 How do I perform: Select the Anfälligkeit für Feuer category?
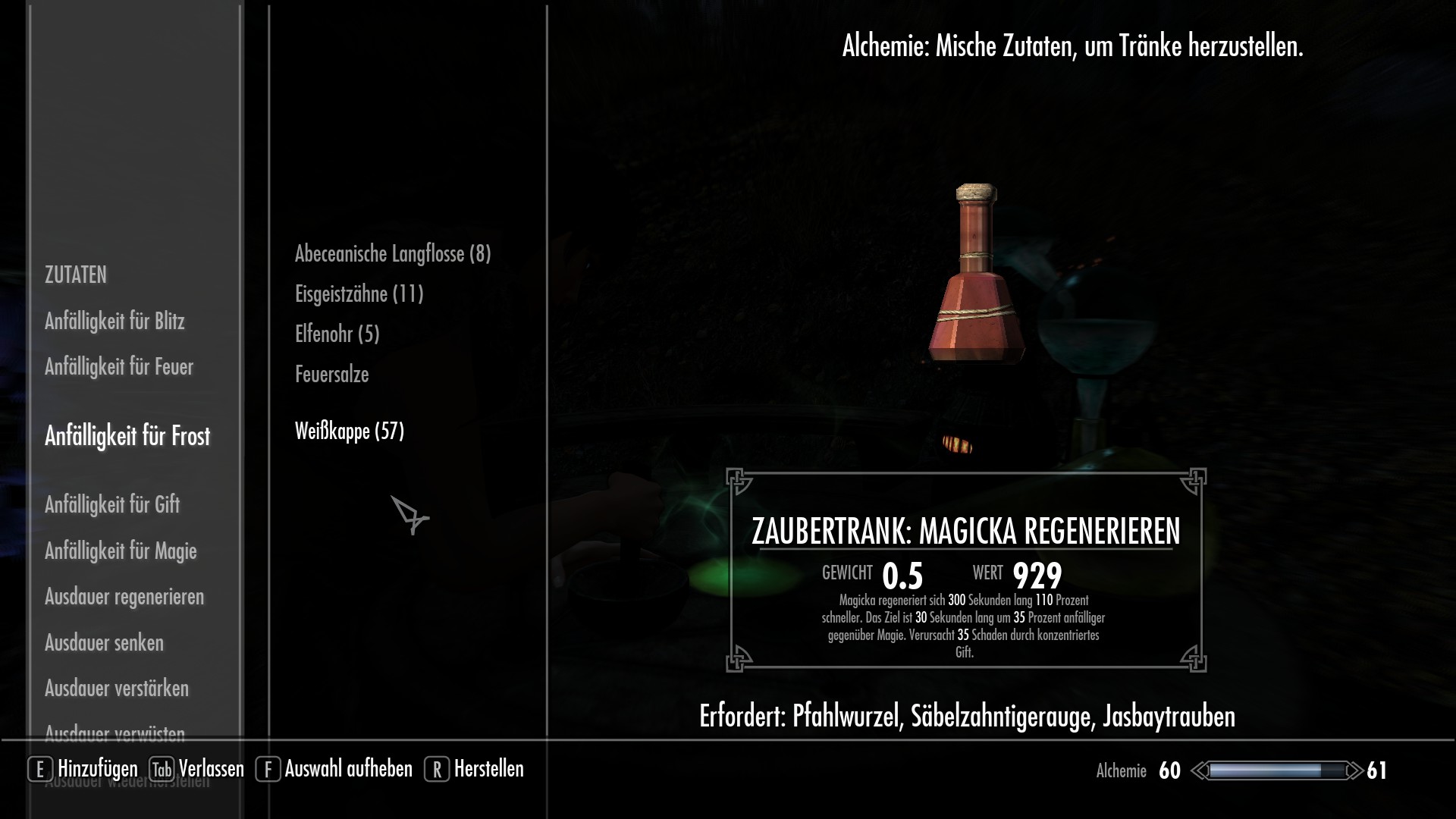pos(118,366)
